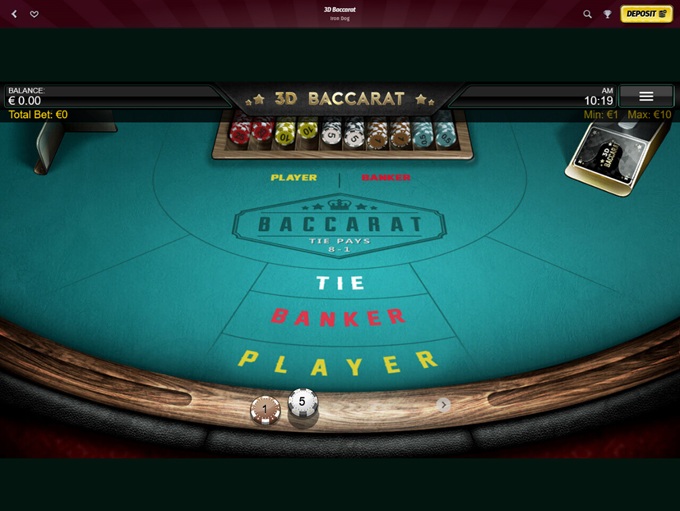Select the 5 value betting chip
This screenshot has width=680, height=511.
point(303,403)
